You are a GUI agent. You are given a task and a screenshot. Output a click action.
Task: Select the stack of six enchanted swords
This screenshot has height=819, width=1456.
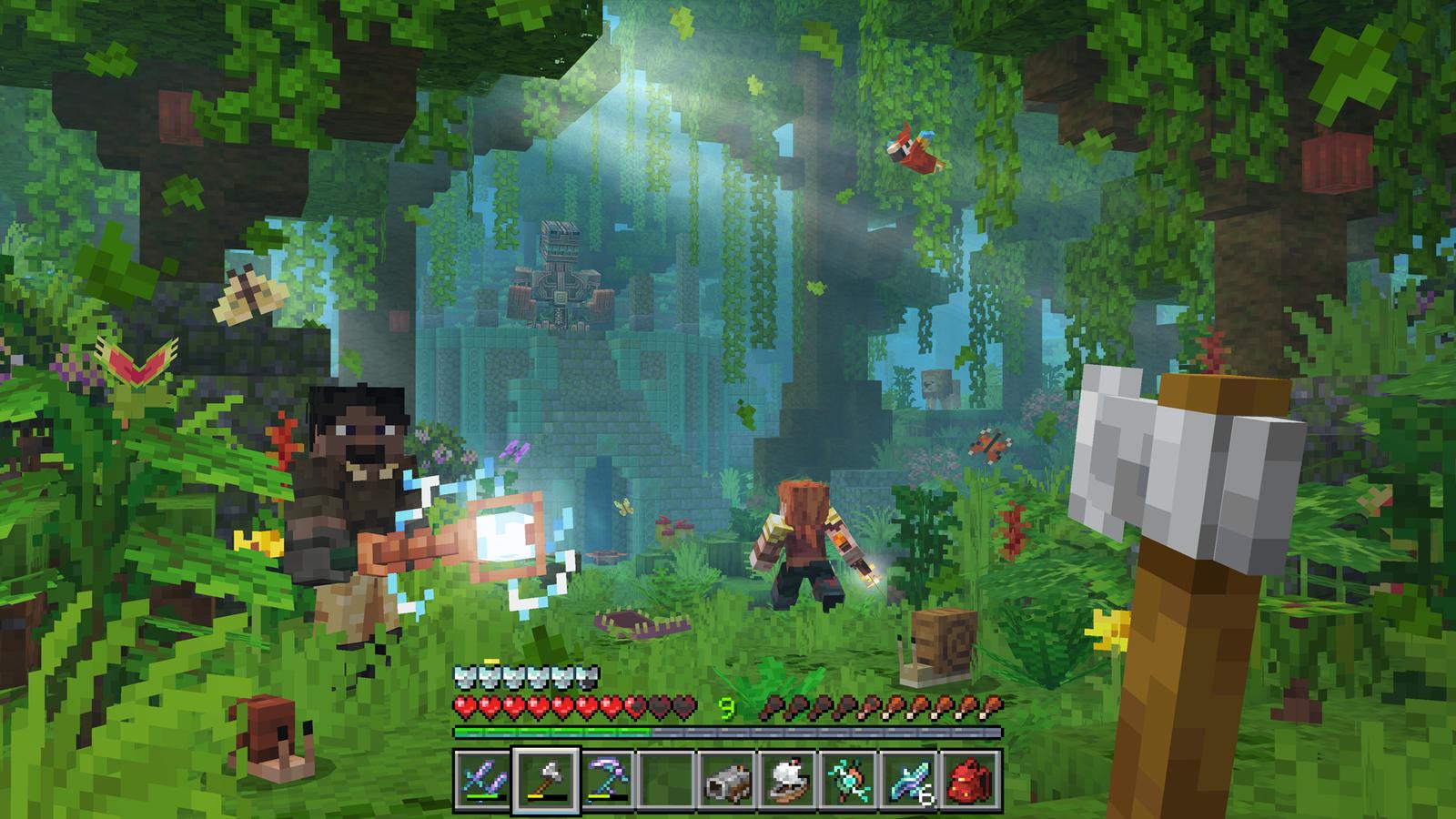[x=912, y=779]
